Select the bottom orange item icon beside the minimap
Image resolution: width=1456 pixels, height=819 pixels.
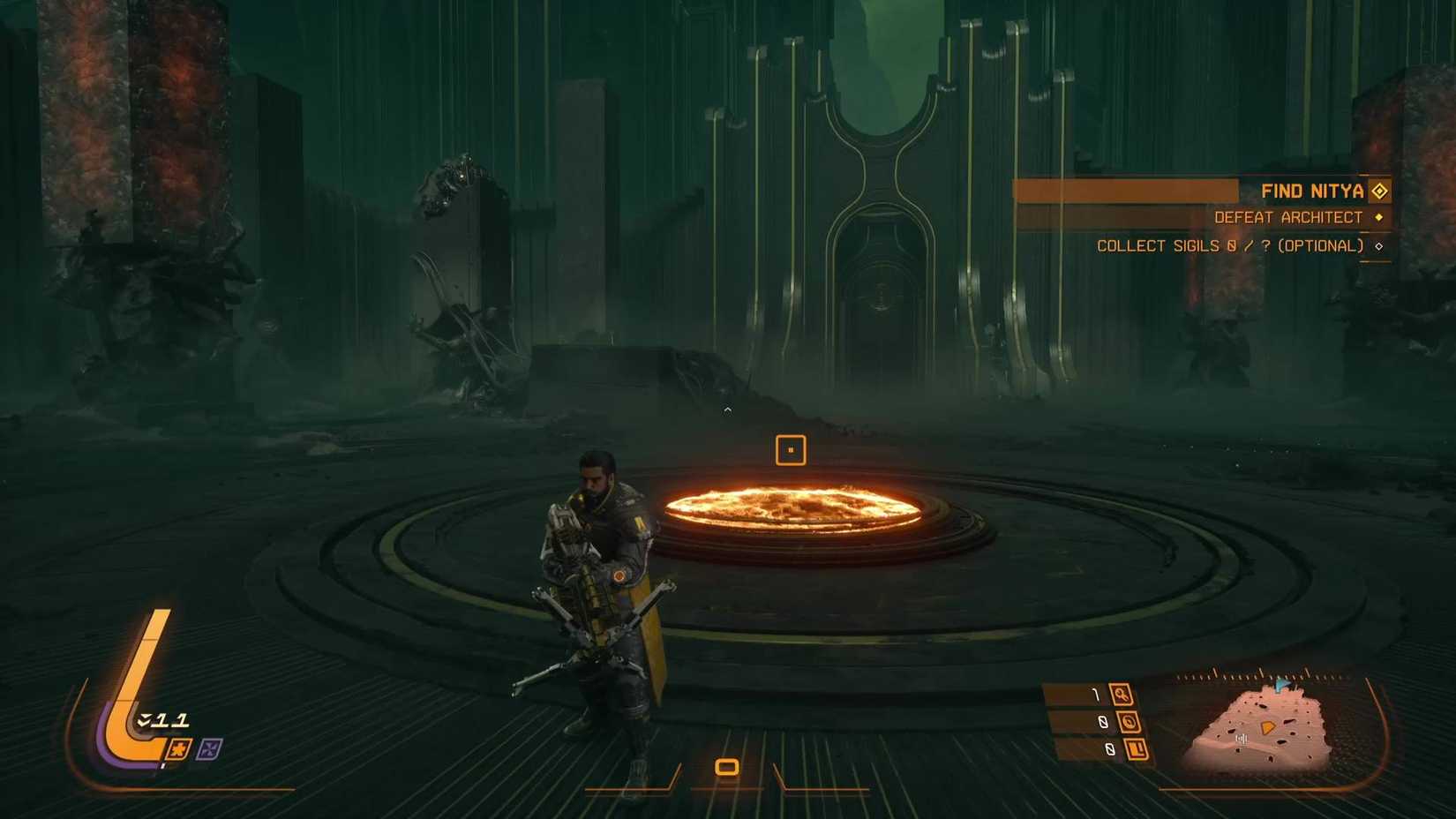(1137, 749)
